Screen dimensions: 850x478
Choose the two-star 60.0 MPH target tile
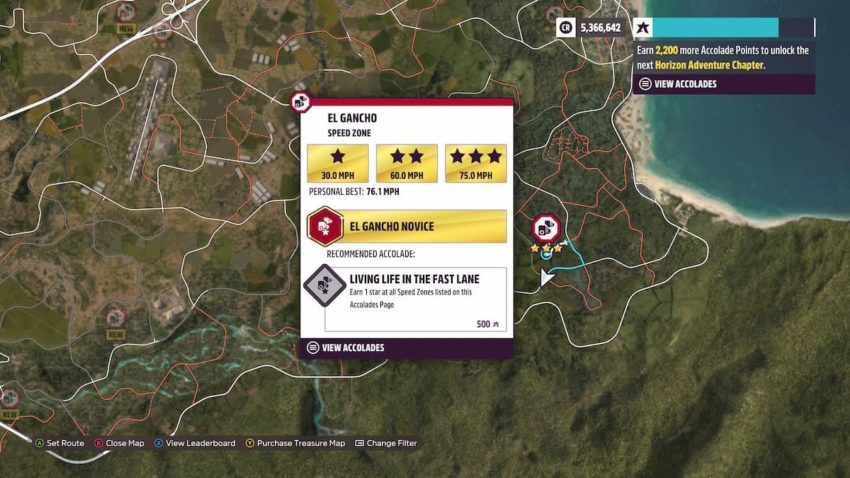[x=406, y=163]
